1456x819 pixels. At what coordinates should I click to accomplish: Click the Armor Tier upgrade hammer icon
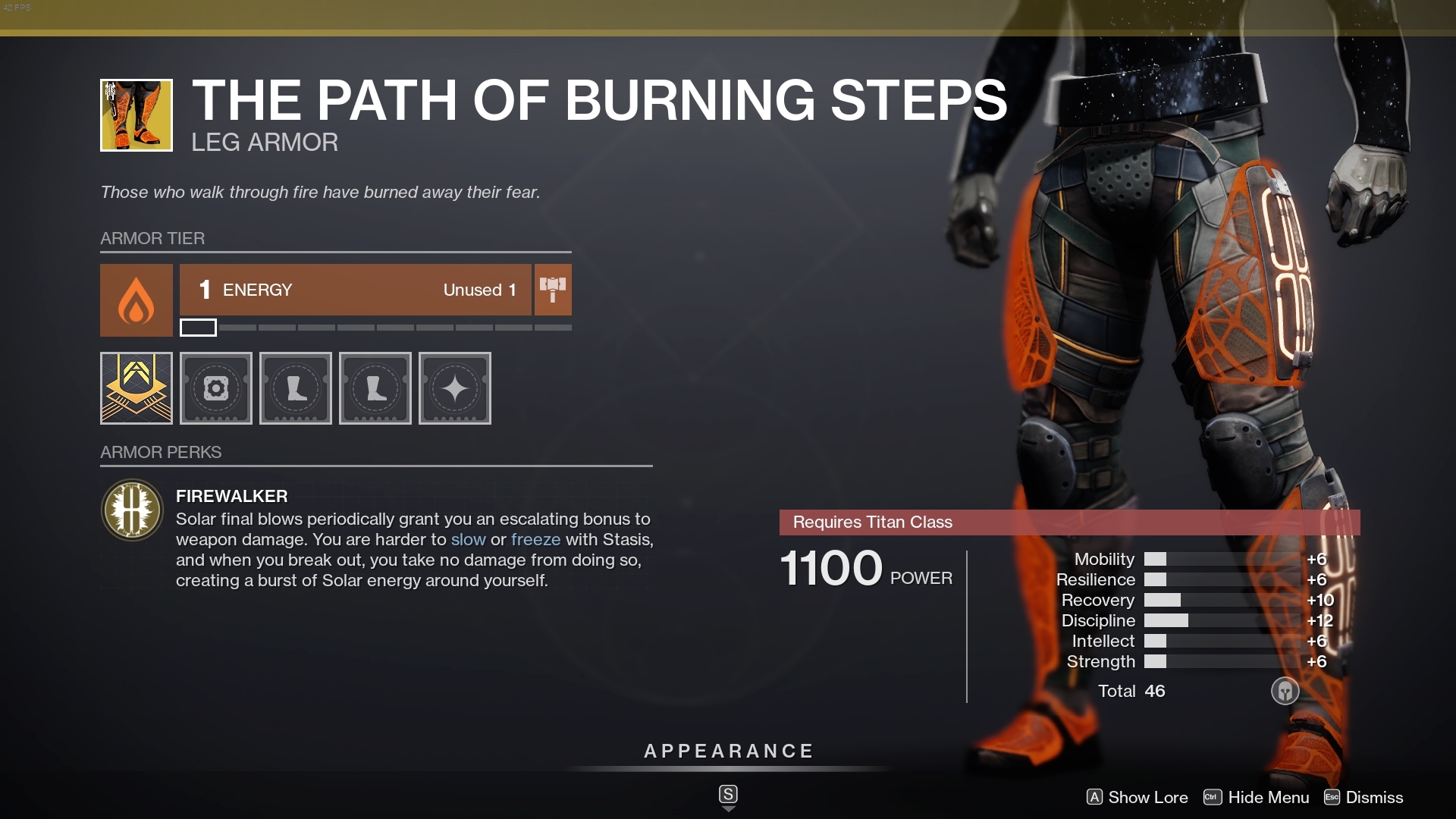[553, 290]
